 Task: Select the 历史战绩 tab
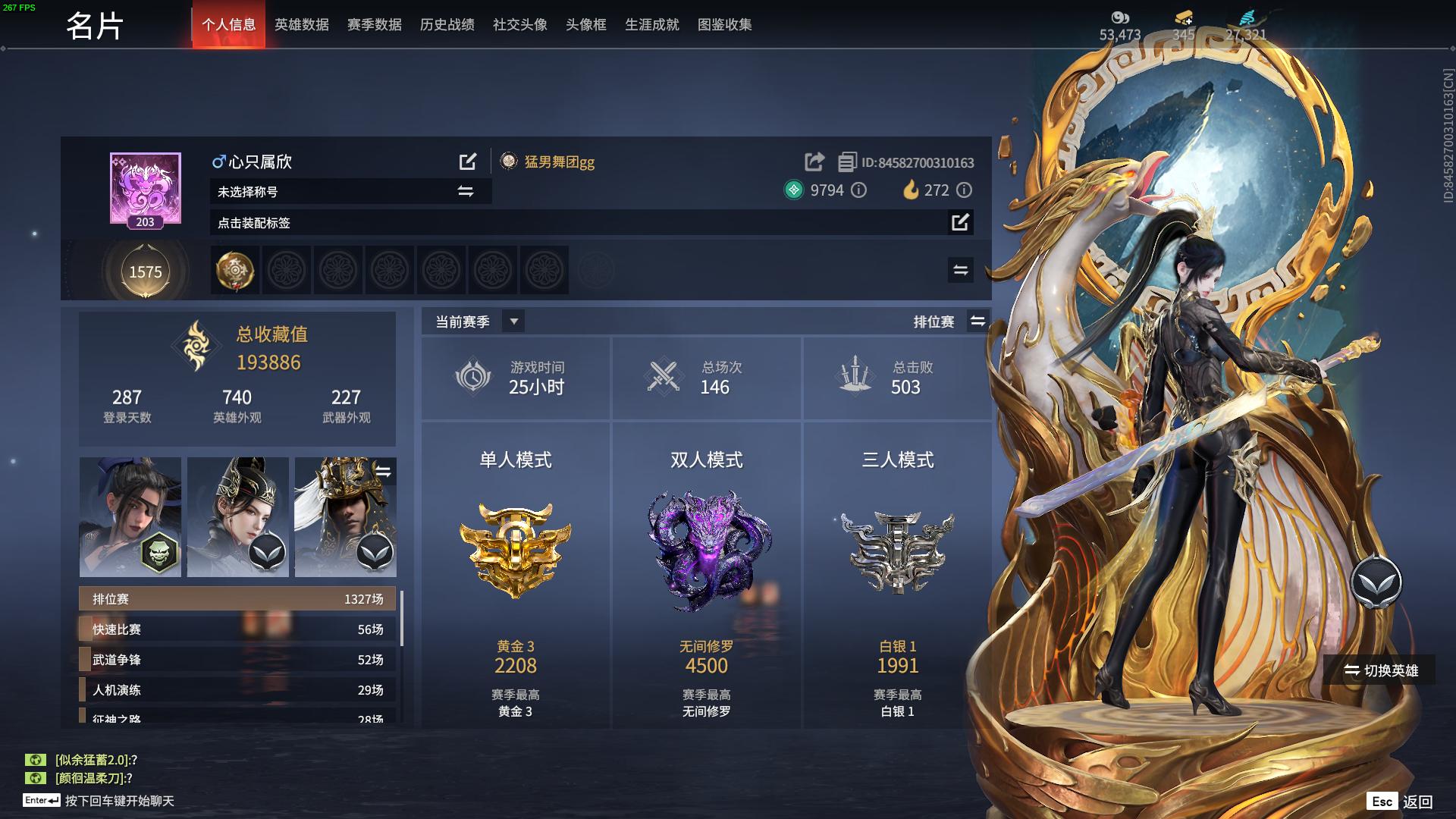447,25
